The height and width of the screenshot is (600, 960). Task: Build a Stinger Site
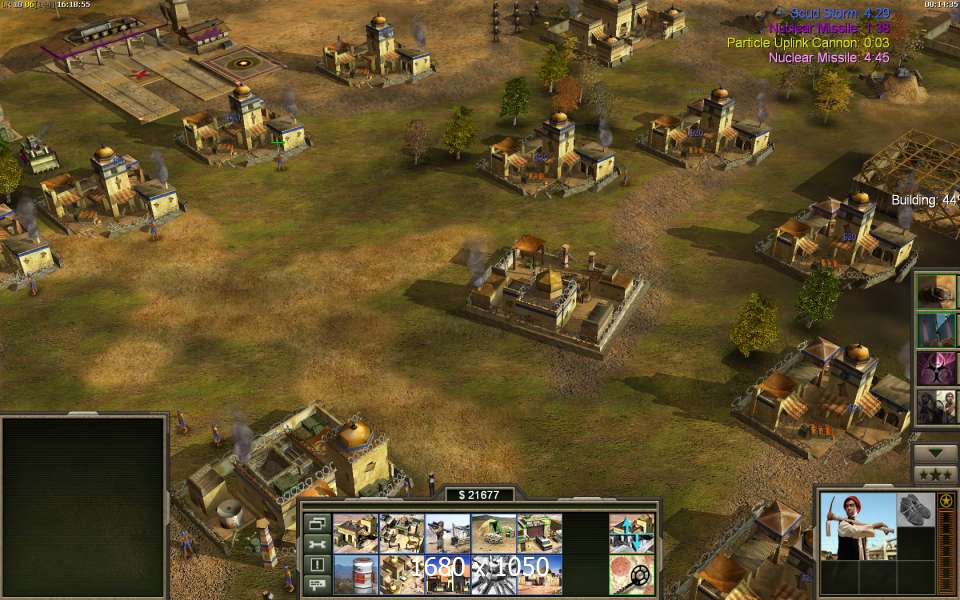tap(447, 534)
